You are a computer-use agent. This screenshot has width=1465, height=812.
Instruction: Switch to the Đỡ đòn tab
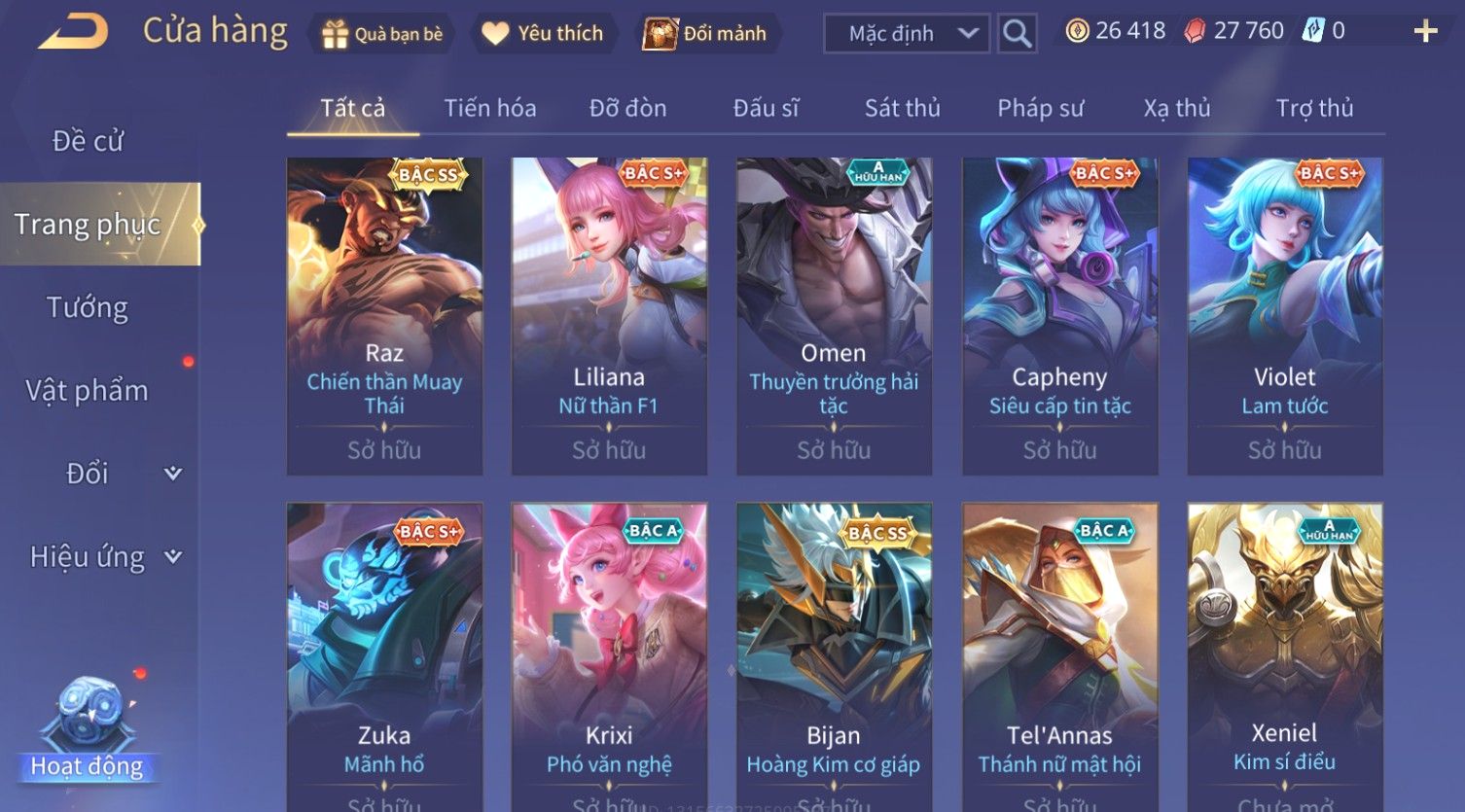tap(627, 108)
